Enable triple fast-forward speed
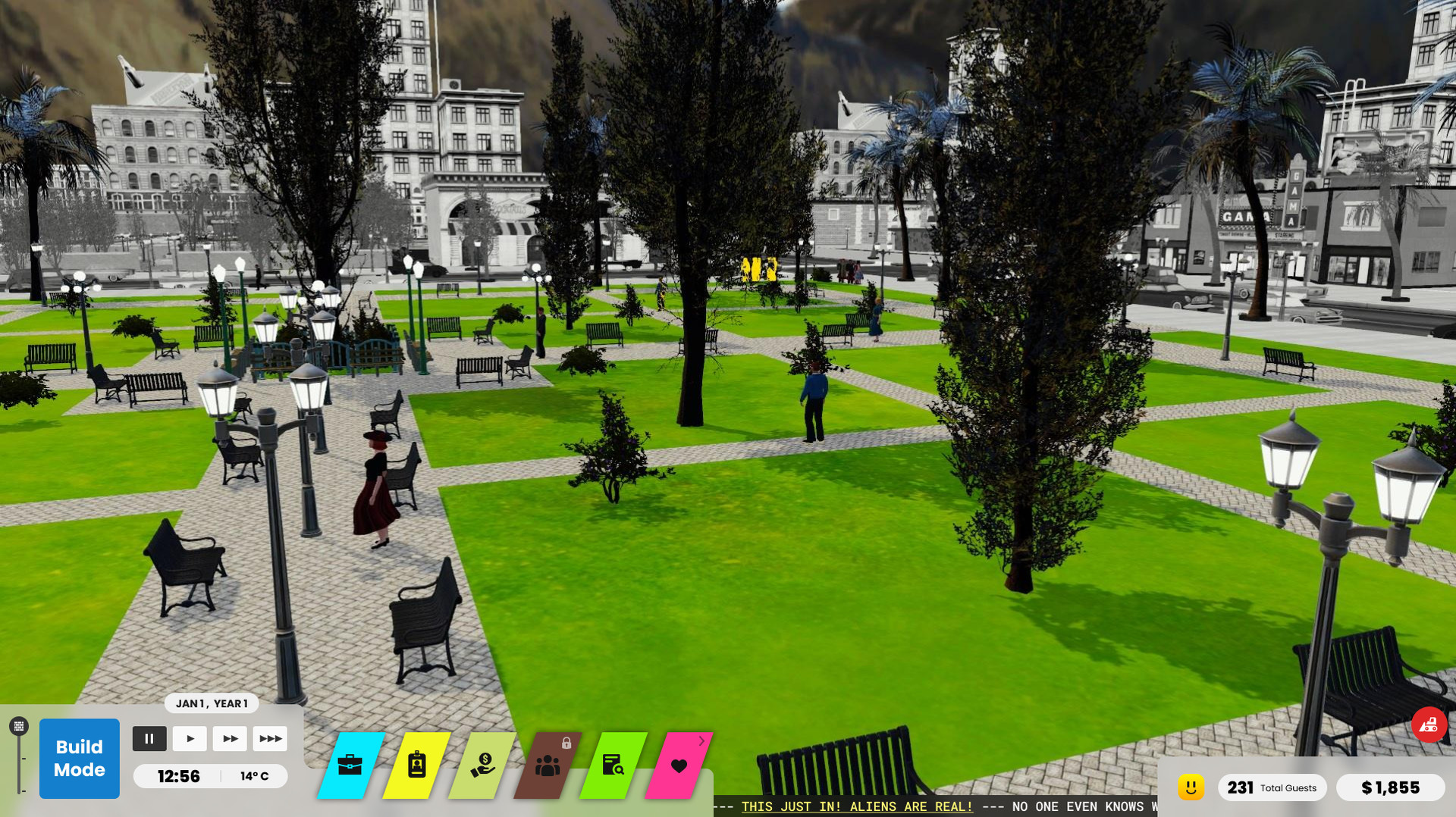 pyautogui.click(x=271, y=738)
